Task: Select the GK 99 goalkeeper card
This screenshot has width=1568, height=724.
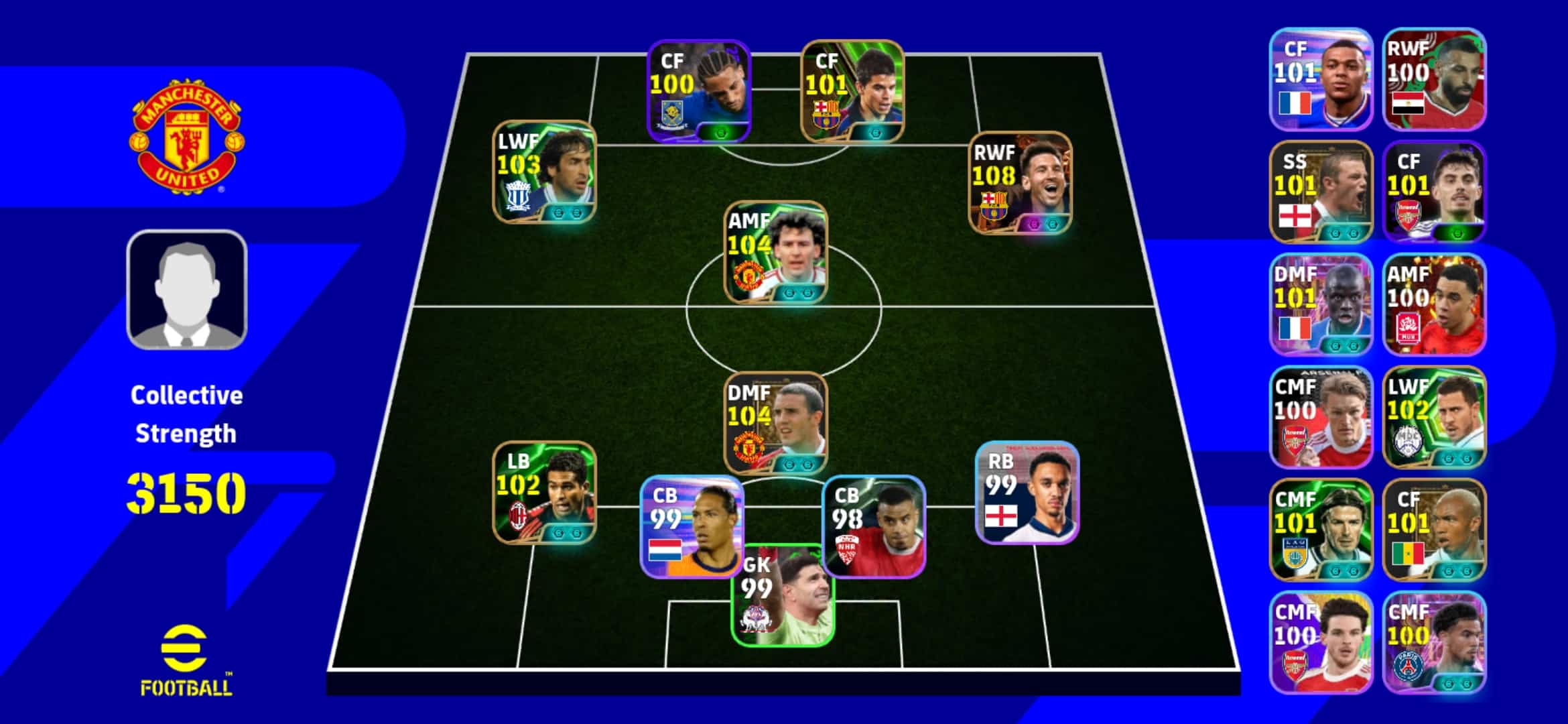Action: point(783,597)
